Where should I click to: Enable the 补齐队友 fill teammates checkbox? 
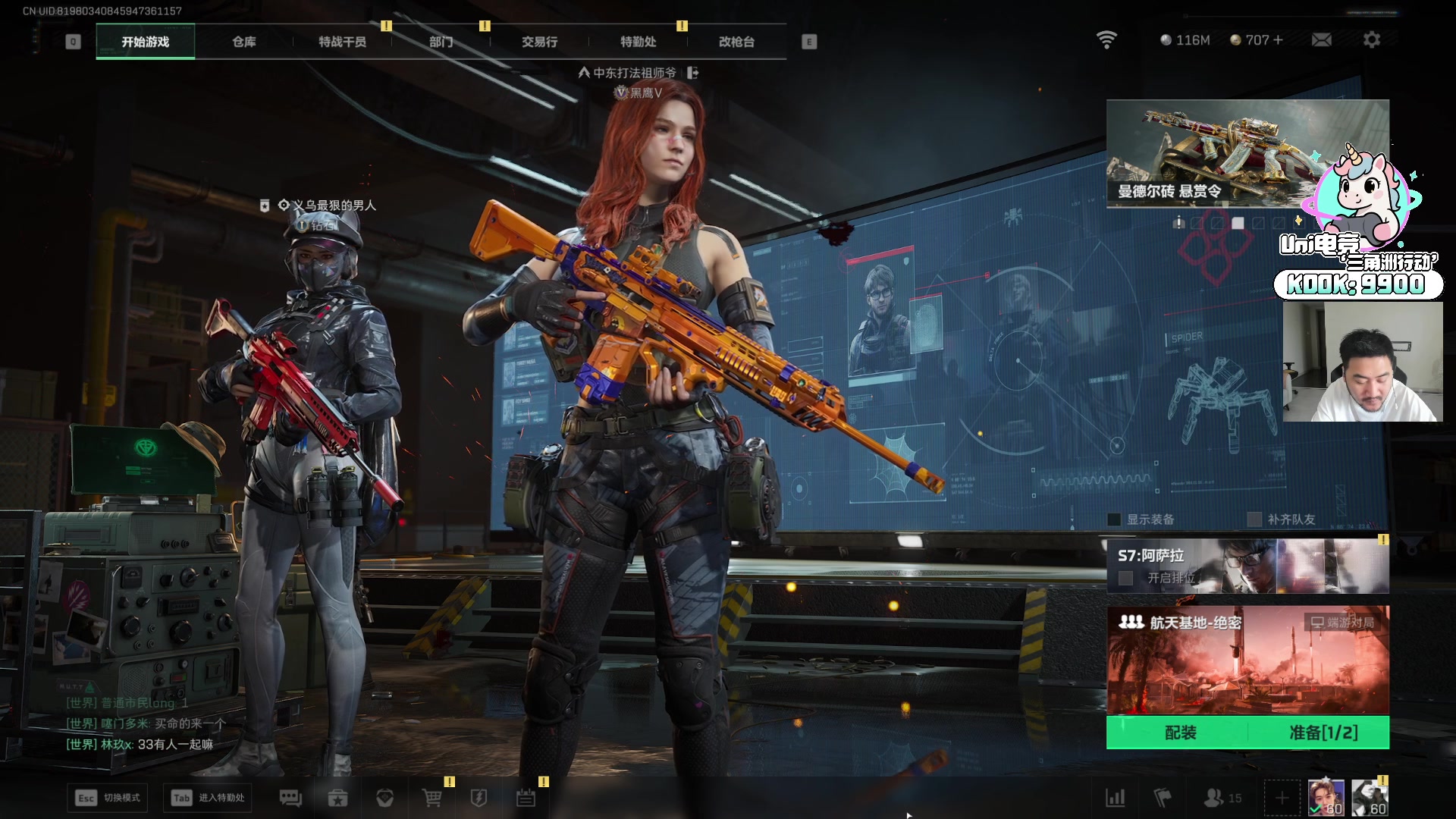(1254, 519)
